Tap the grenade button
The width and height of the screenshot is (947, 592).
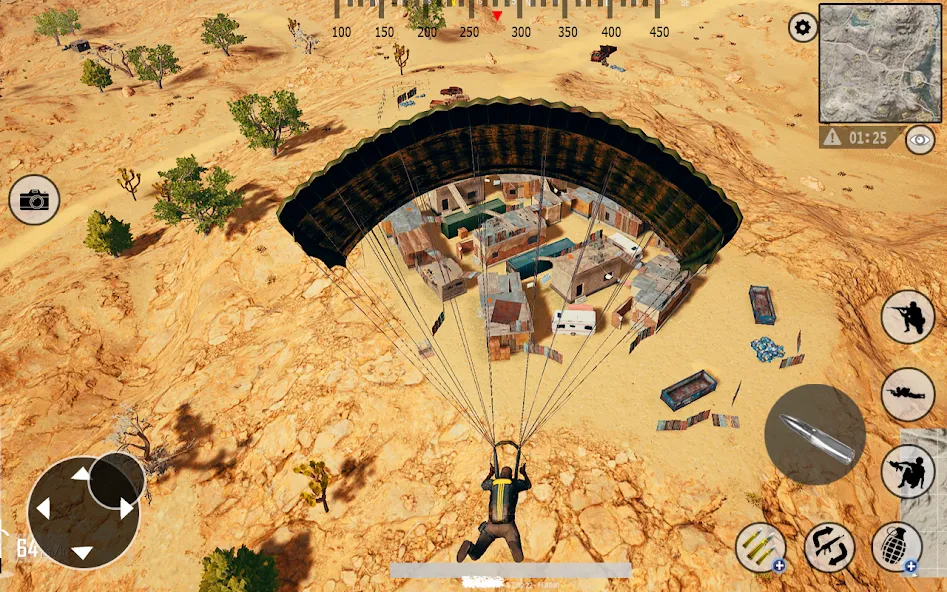coord(896,547)
